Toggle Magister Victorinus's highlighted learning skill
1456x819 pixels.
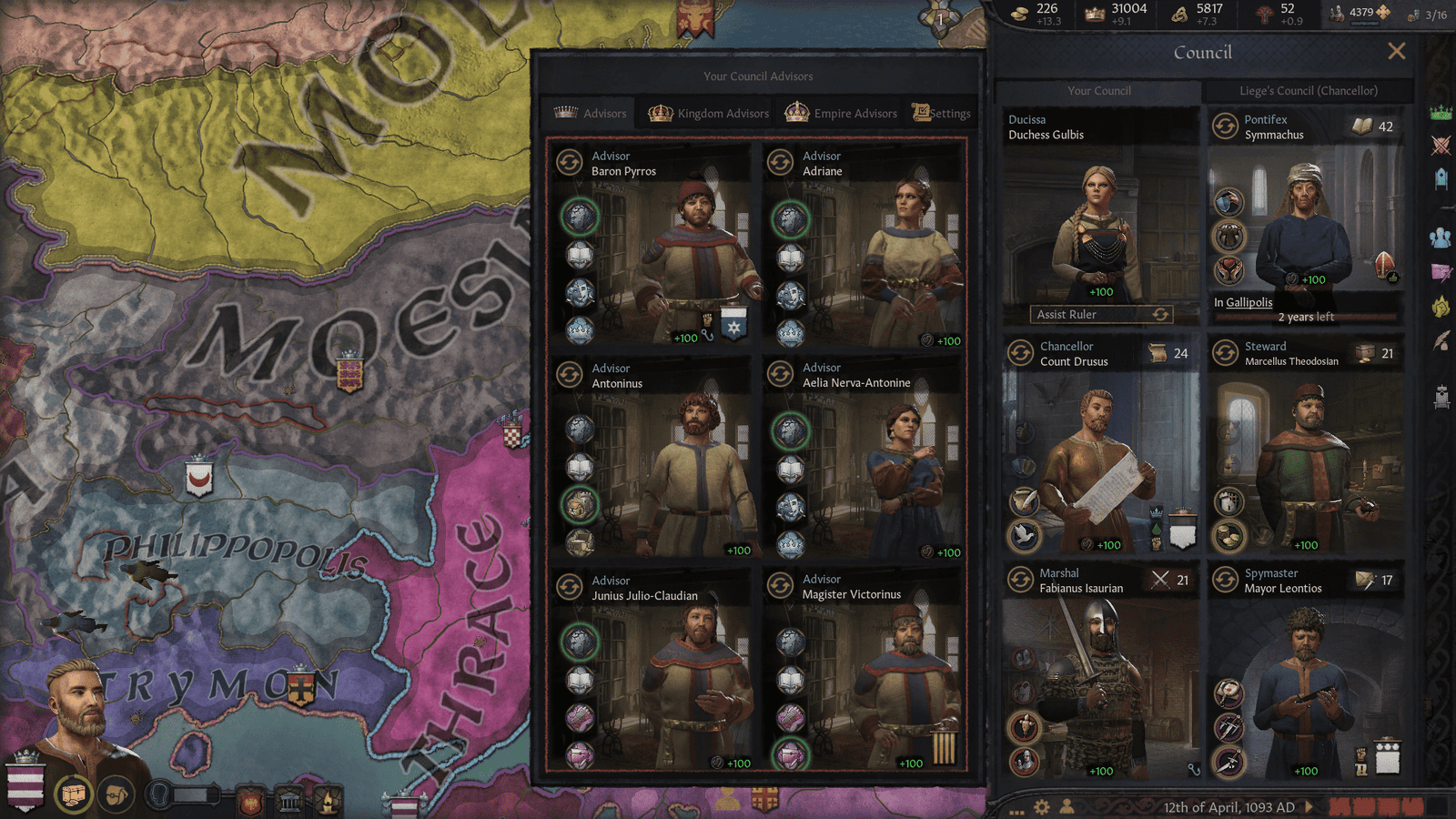pyautogui.click(x=789, y=755)
